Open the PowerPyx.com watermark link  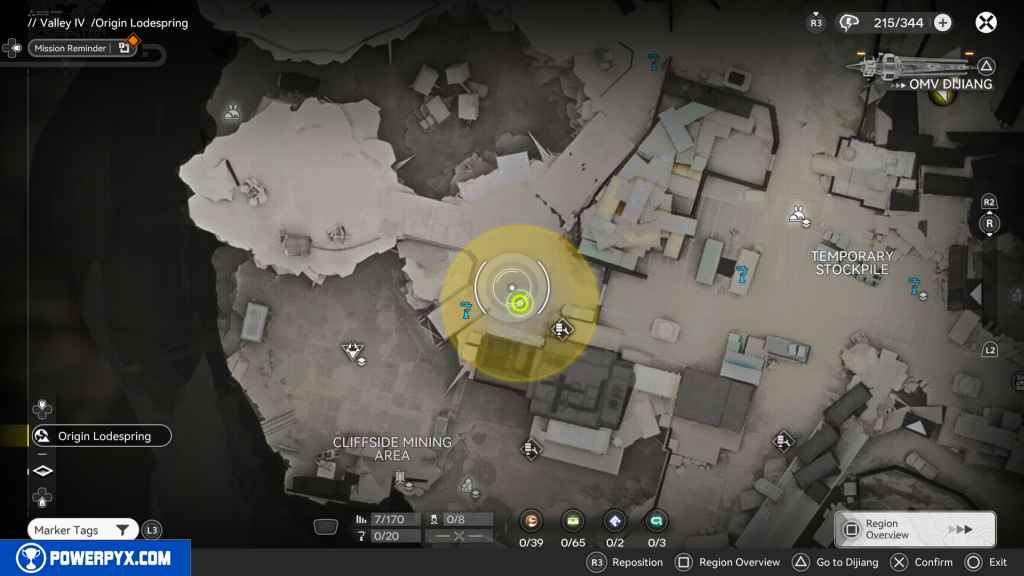[x=95, y=558]
